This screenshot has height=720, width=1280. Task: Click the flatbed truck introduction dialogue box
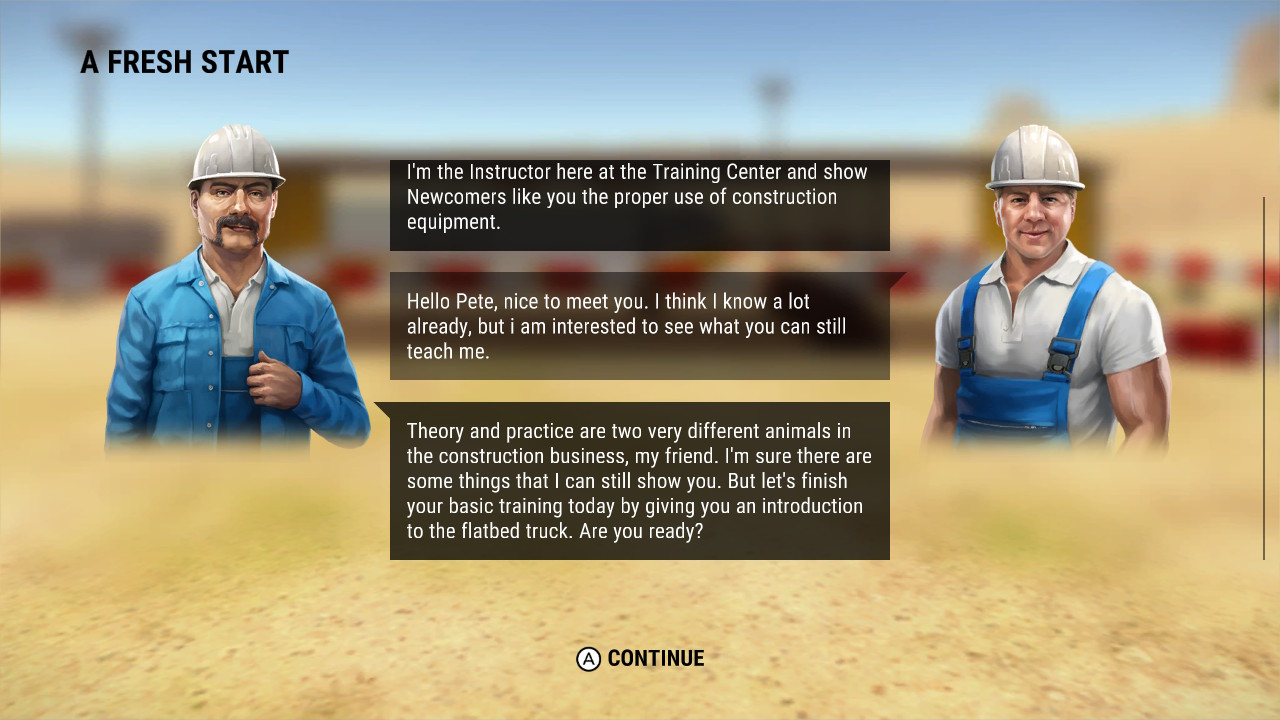pos(639,480)
